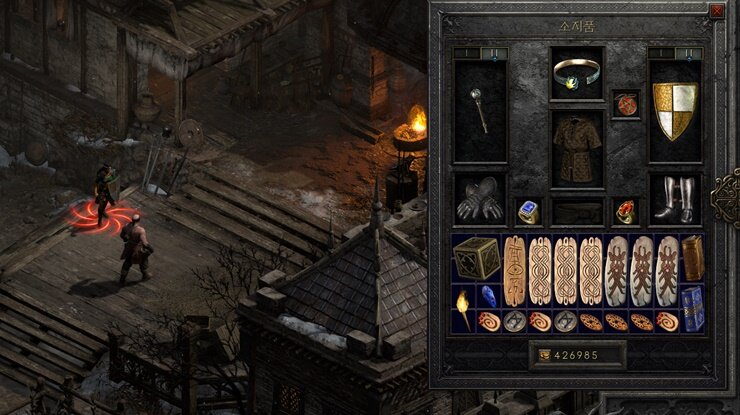
Task: Click the empty belt slot
Action: pos(577,211)
